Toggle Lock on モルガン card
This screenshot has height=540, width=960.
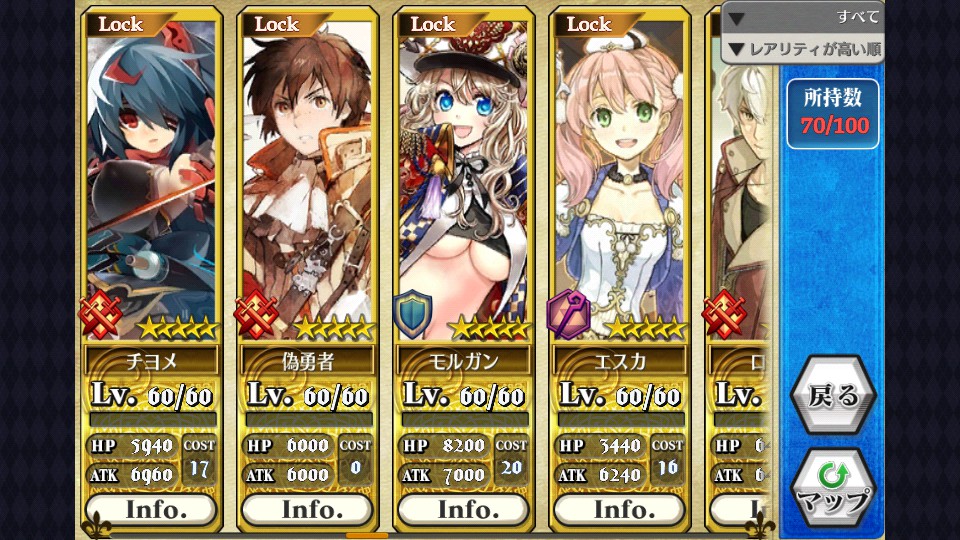click(x=433, y=24)
